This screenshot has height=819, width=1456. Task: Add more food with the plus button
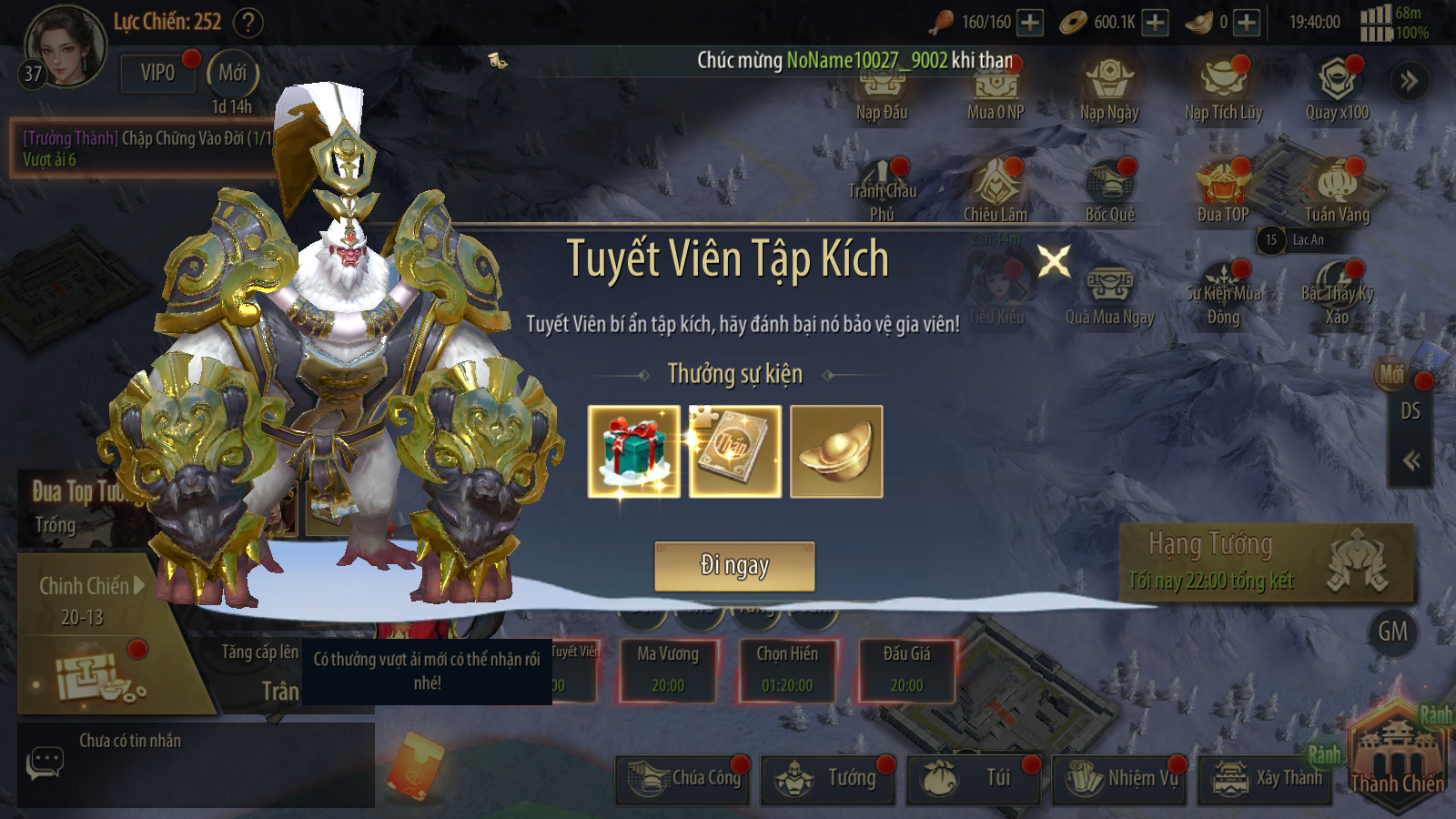(x=1030, y=22)
